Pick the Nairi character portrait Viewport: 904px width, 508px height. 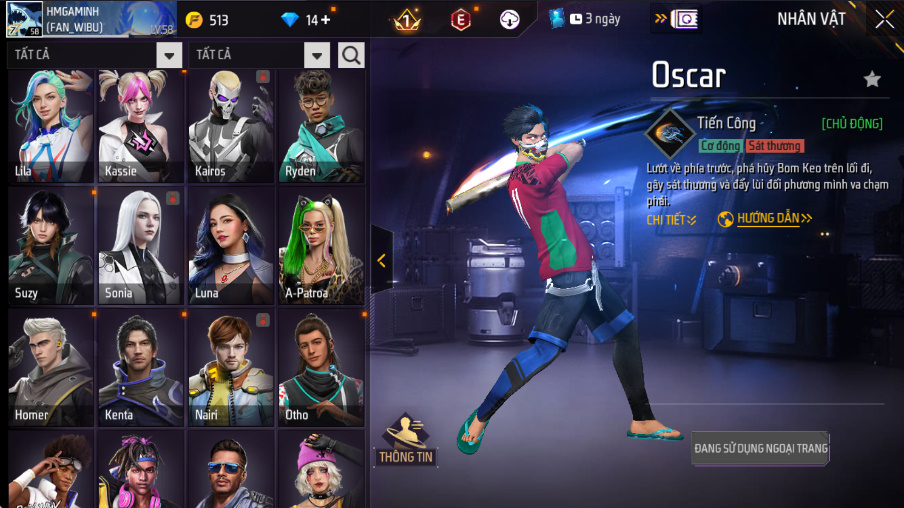point(231,368)
